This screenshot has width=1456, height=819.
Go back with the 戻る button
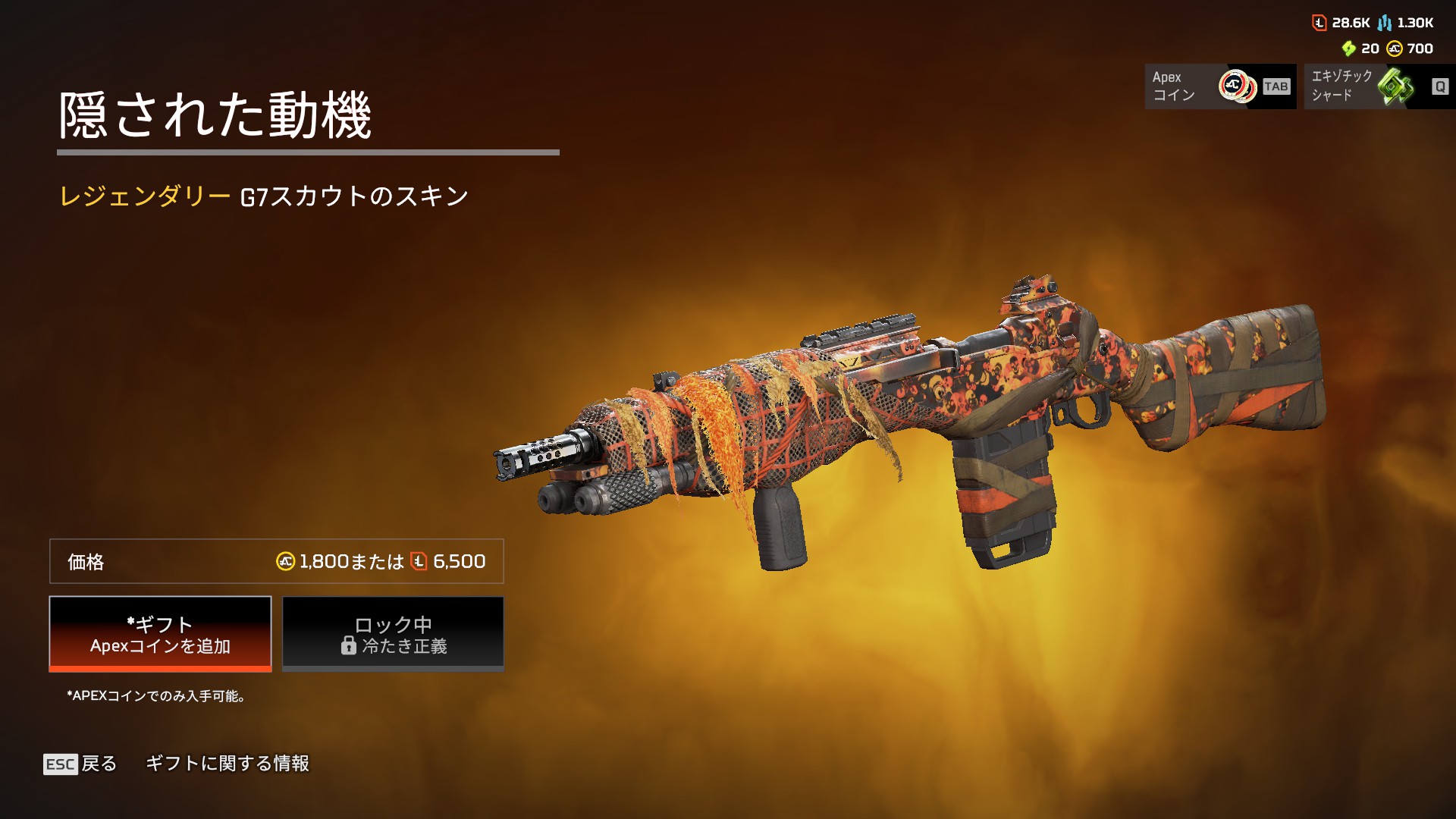click(x=80, y=764)
